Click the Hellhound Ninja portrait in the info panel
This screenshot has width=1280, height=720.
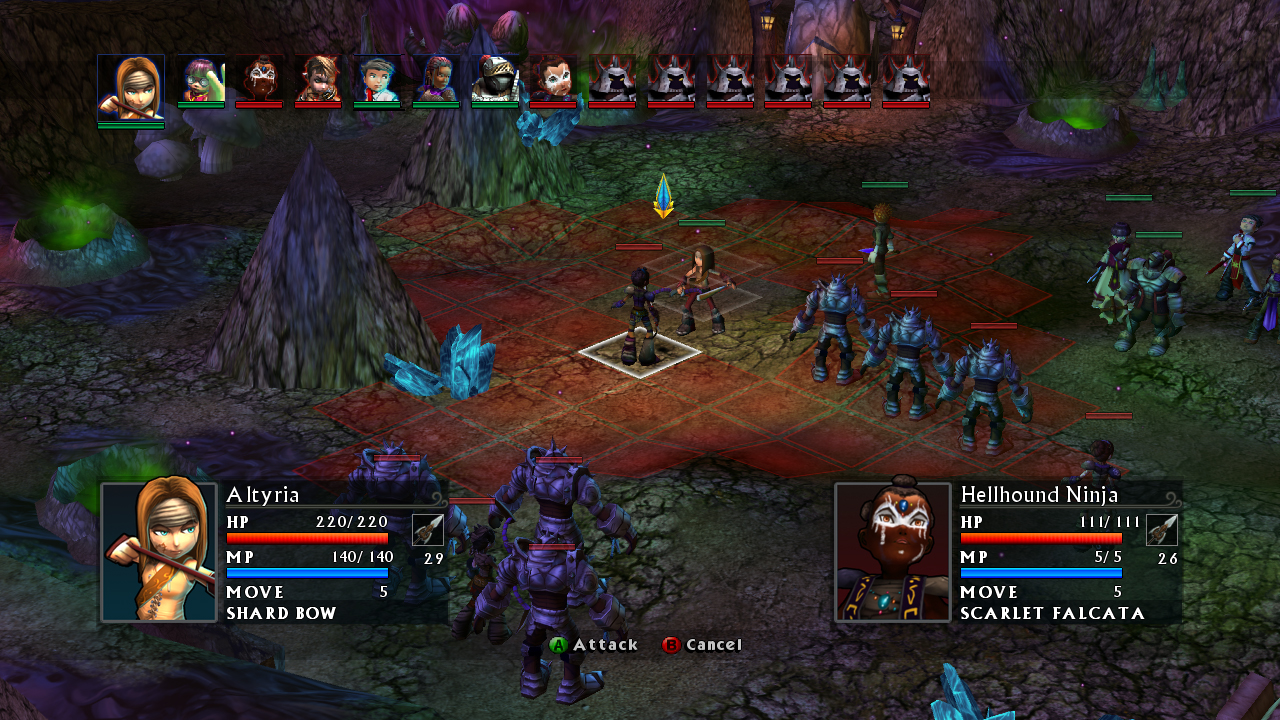[893, 551]
